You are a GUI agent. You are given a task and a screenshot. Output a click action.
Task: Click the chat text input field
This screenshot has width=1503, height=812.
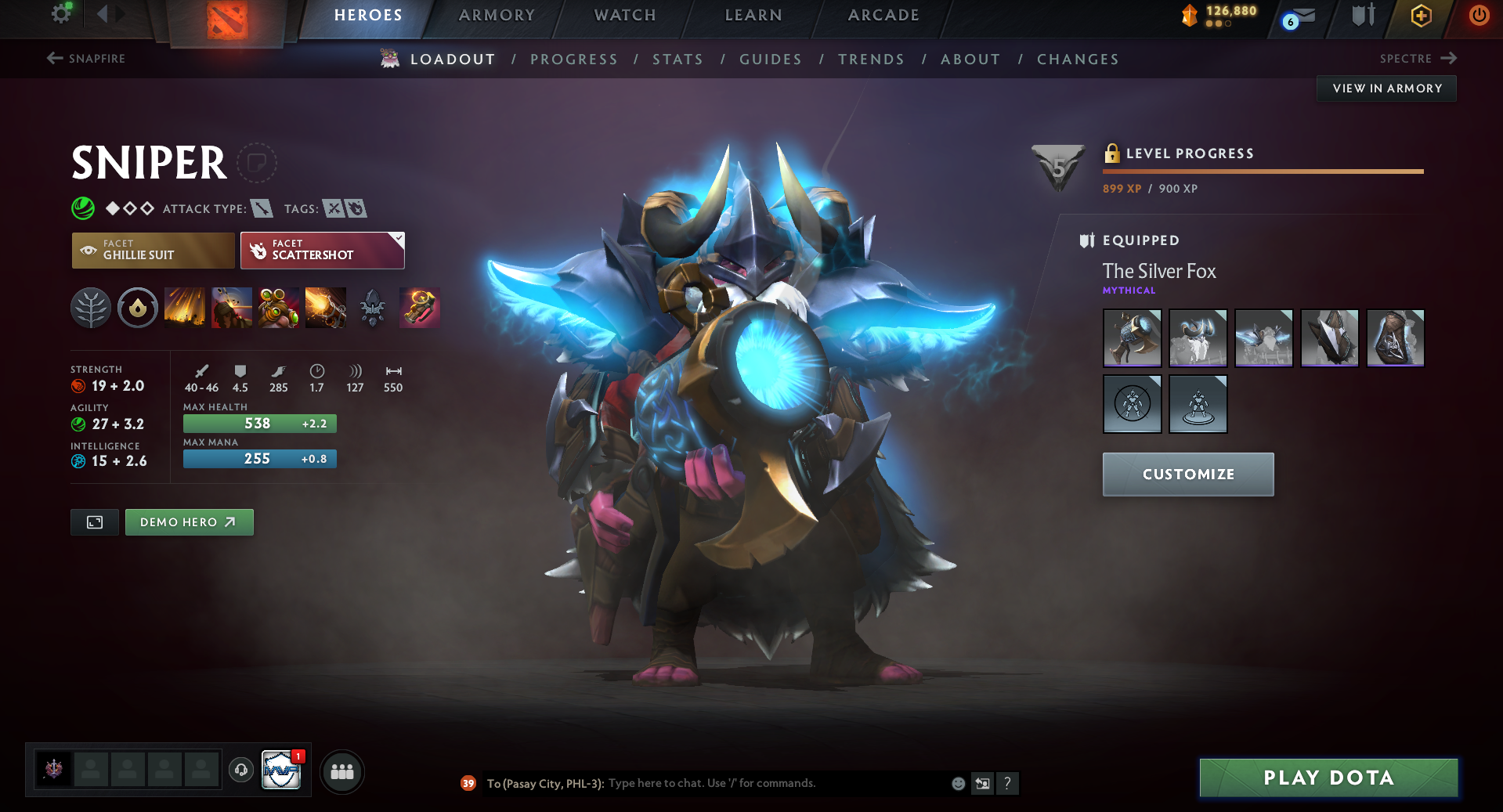click(775, 783)
